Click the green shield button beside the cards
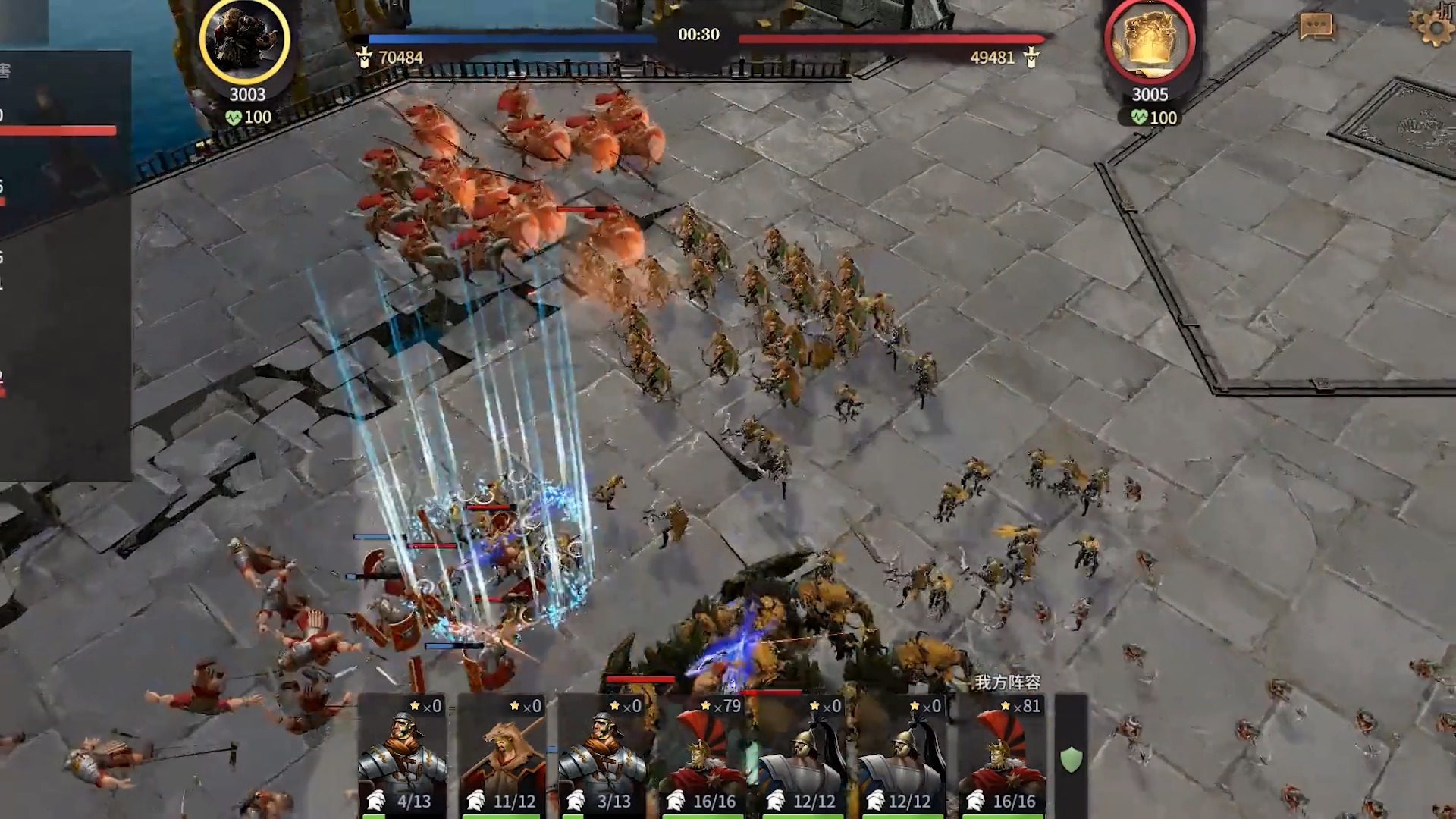Image resolution: width=1456 pixels, height=819 pixels. click(1071, 759)
